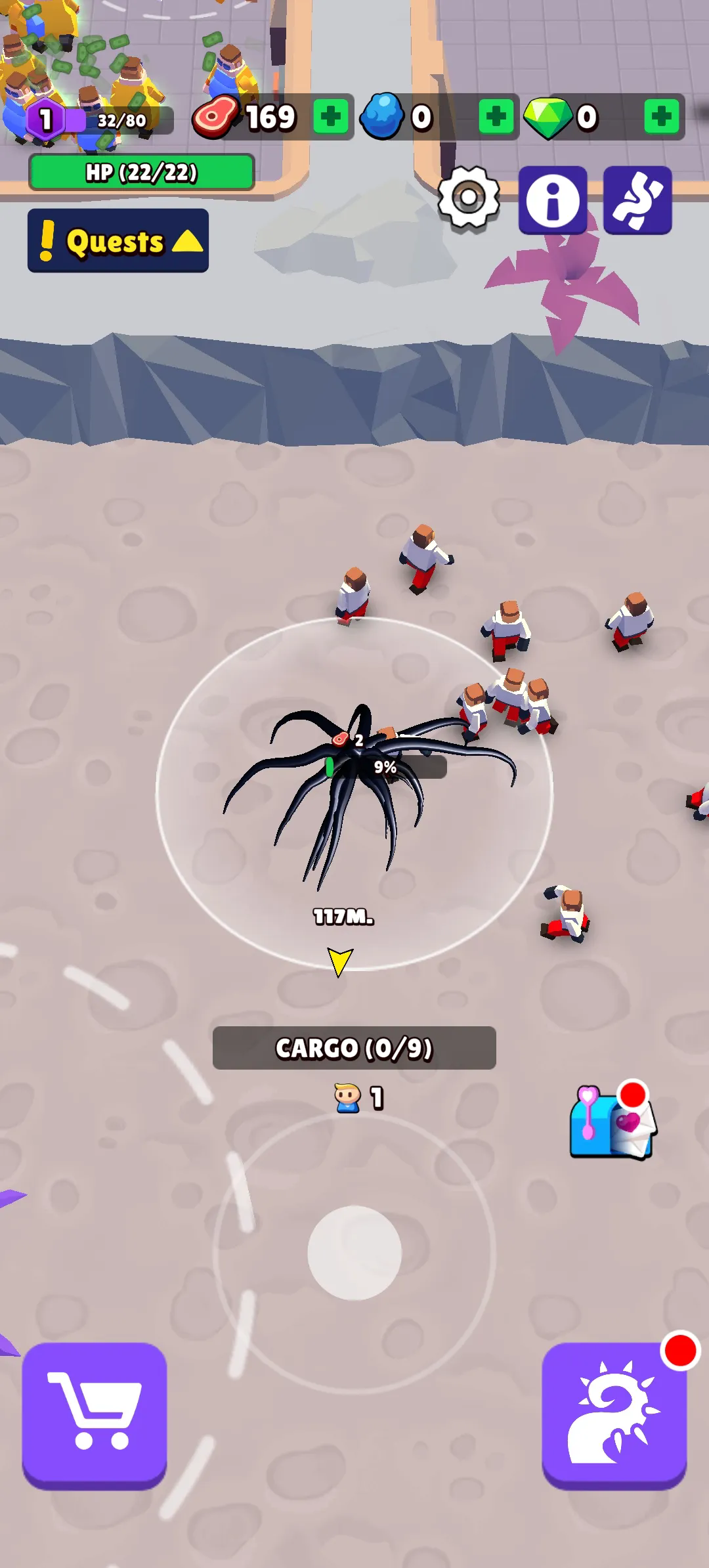The width and height of the screenshot is (709, 1568).
Task: Tap the purple tentacle creature button
Action: pyautogui.click(x=637, y=200)
